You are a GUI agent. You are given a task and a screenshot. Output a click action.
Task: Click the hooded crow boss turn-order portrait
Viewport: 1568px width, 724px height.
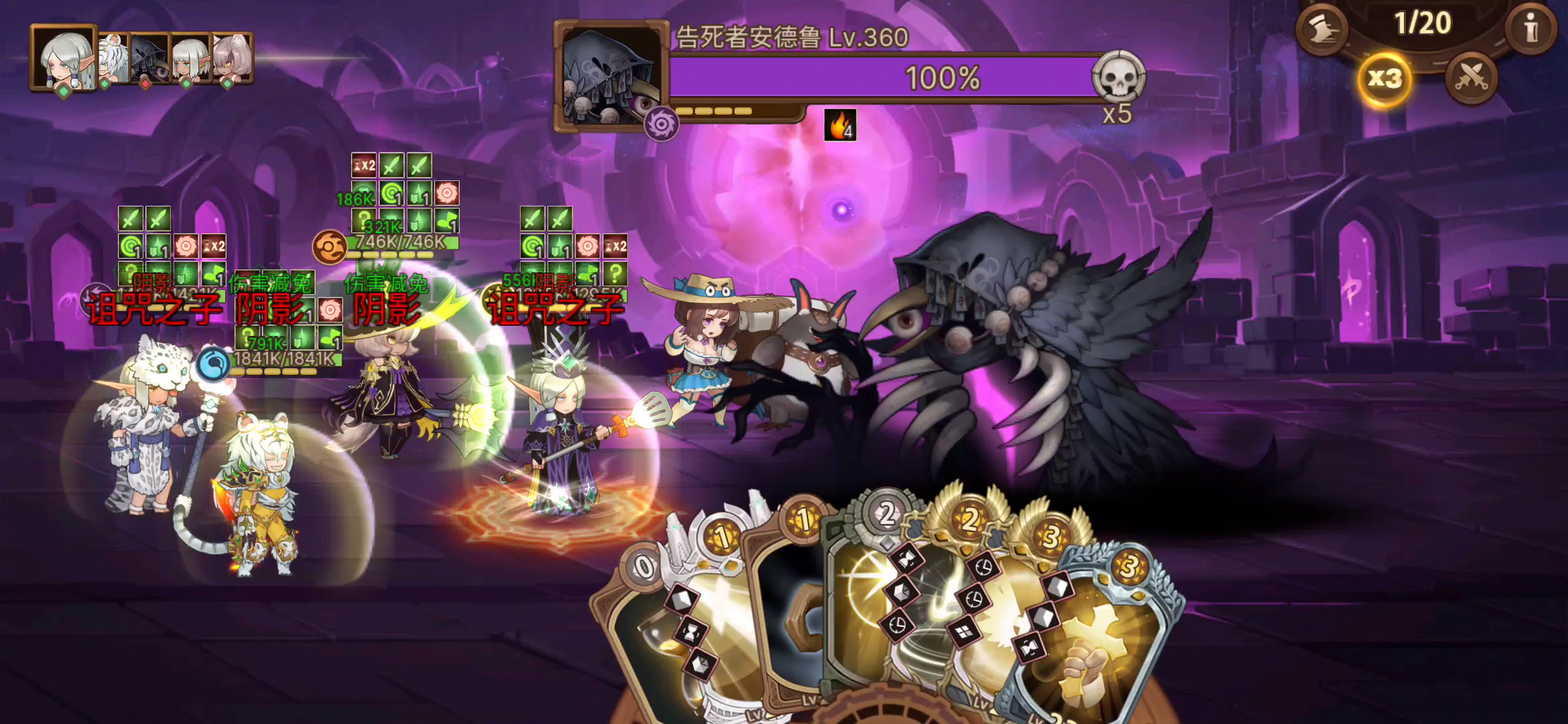(x=149, y=60)
